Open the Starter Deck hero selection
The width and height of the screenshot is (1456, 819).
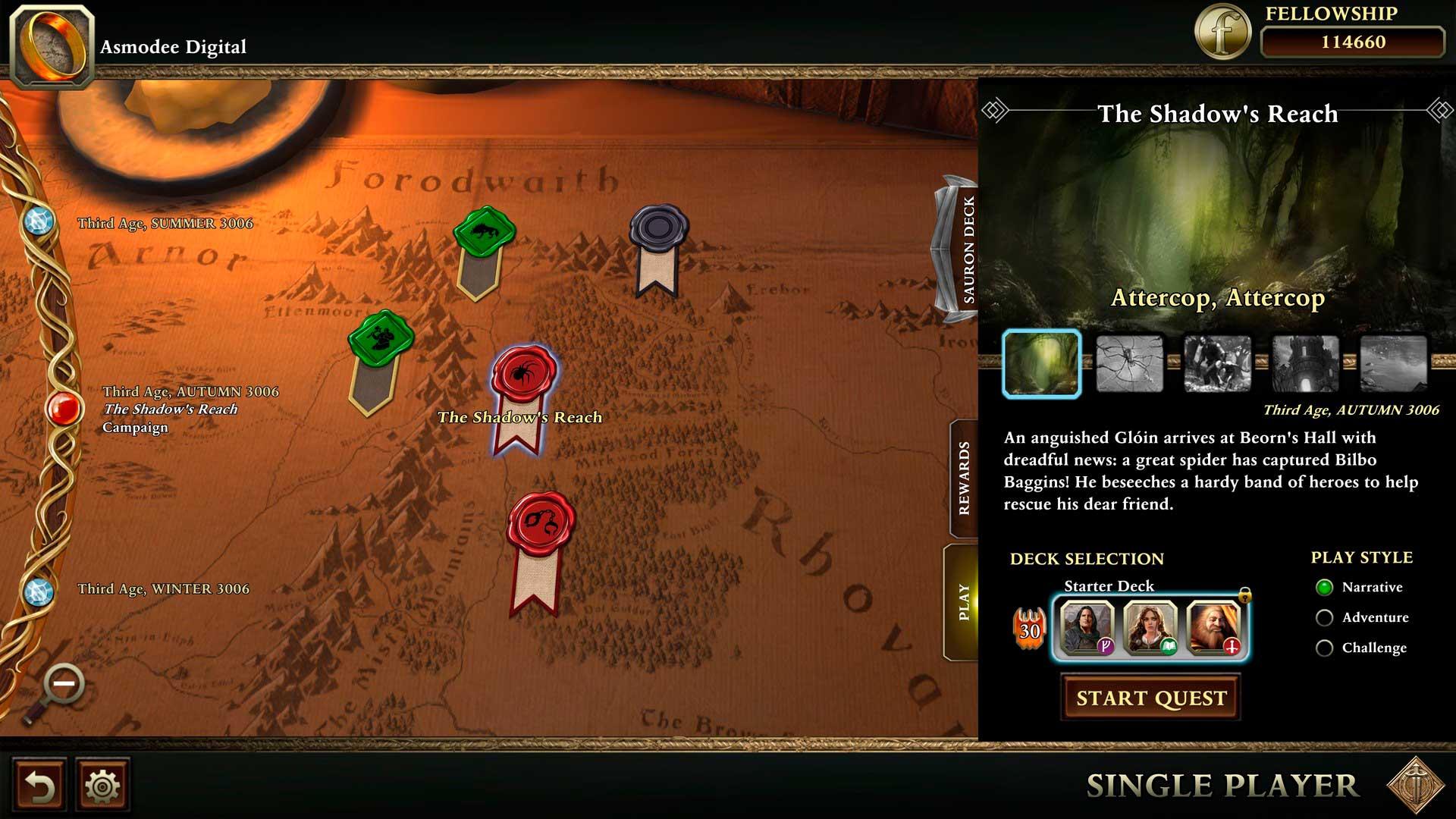coord(1150,628)
